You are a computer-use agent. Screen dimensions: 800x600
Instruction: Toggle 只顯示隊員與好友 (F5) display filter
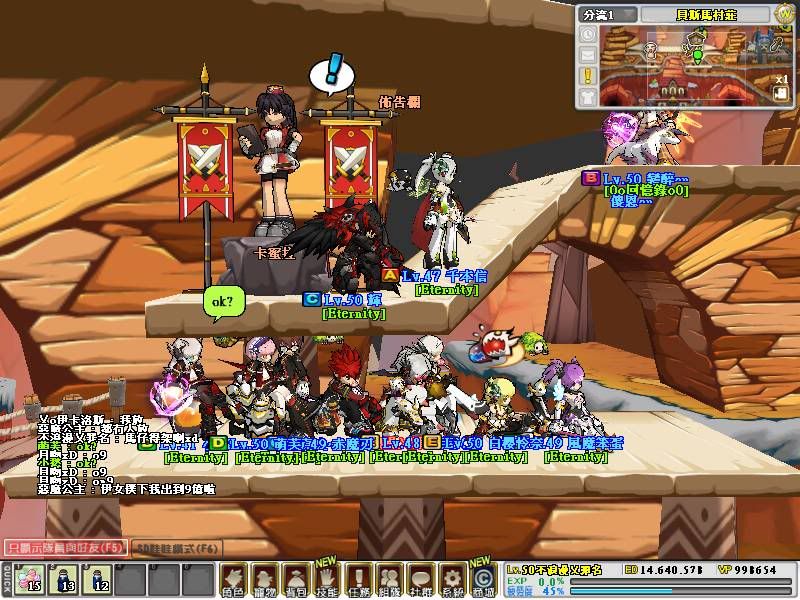(x=64, y=548)
